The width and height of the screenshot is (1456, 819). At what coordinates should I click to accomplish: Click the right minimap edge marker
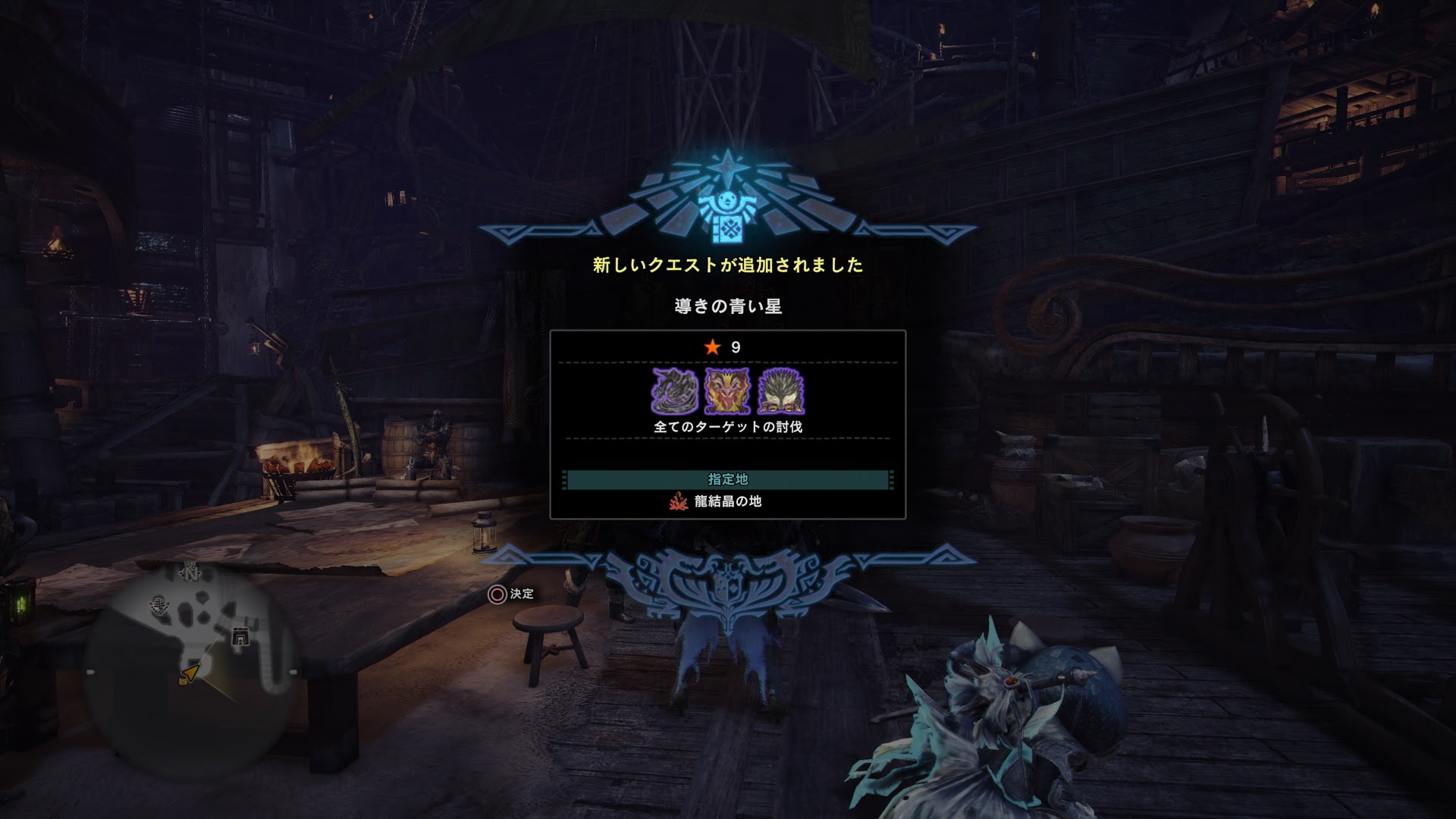point(293,672)
